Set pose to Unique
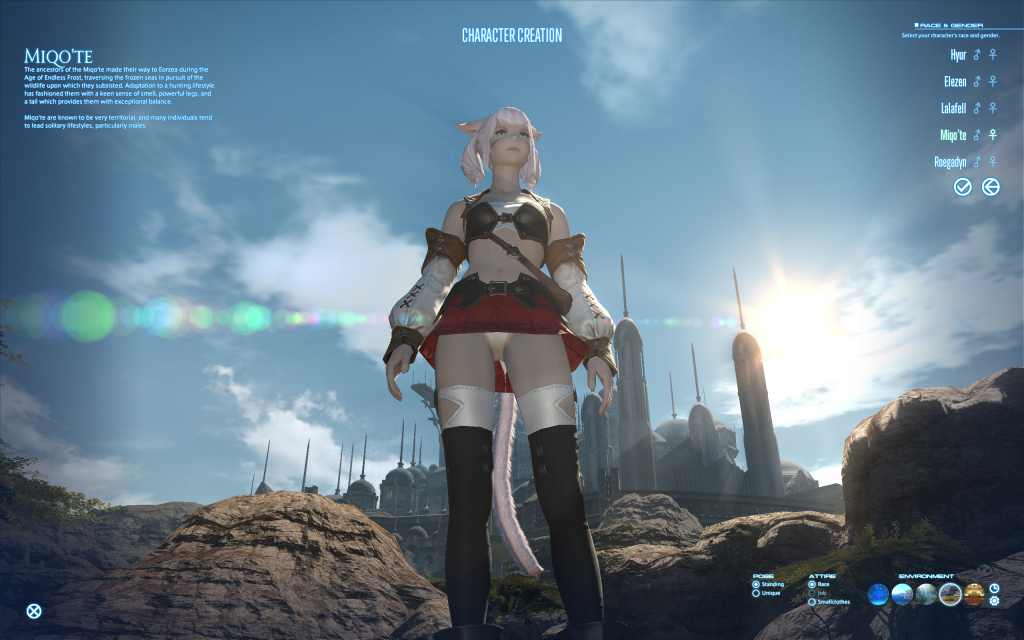1024x640 pixels. click(756, 594)
